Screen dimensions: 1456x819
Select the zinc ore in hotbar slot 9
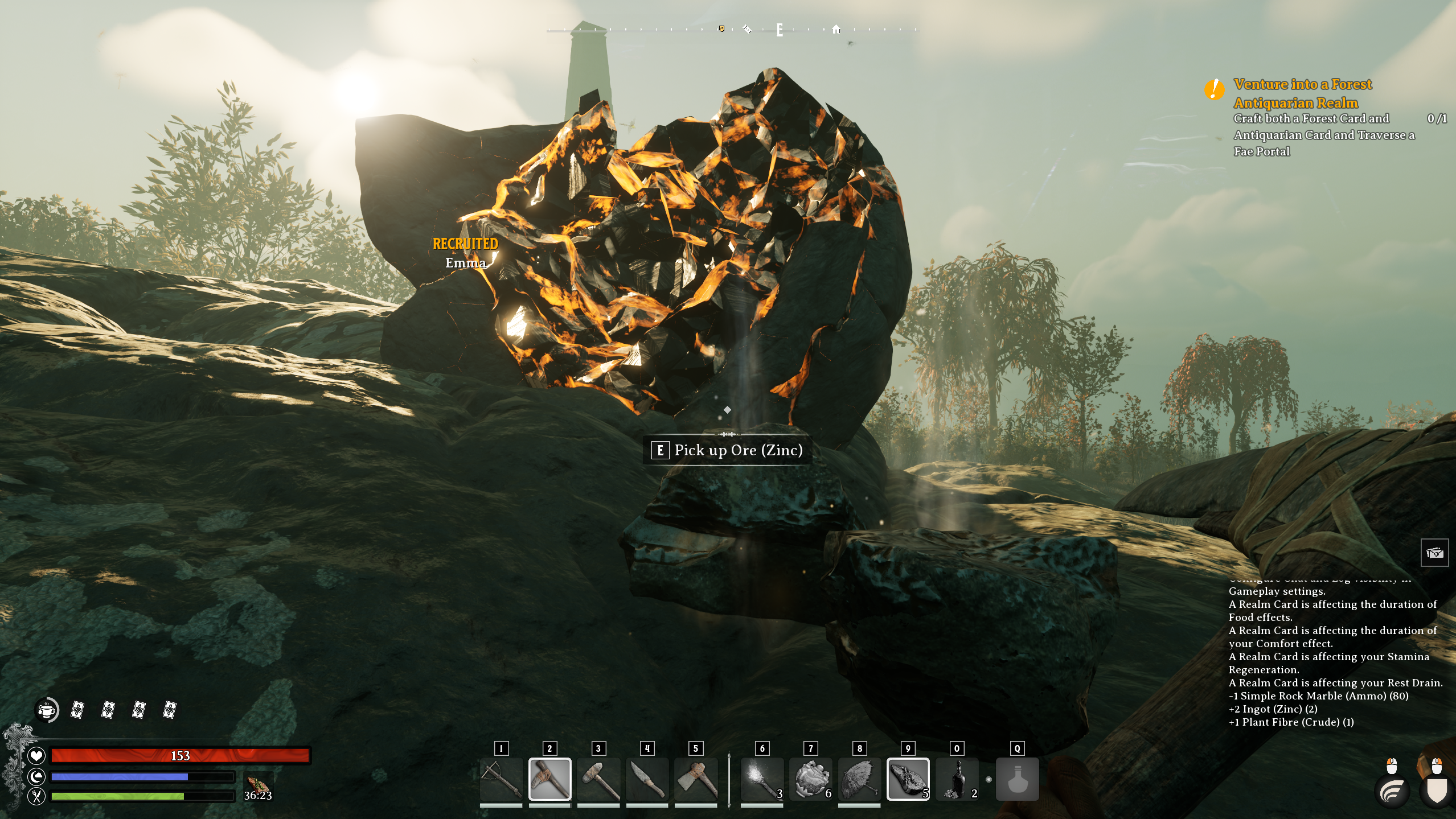pyautogui.click(x=908, y=778)
